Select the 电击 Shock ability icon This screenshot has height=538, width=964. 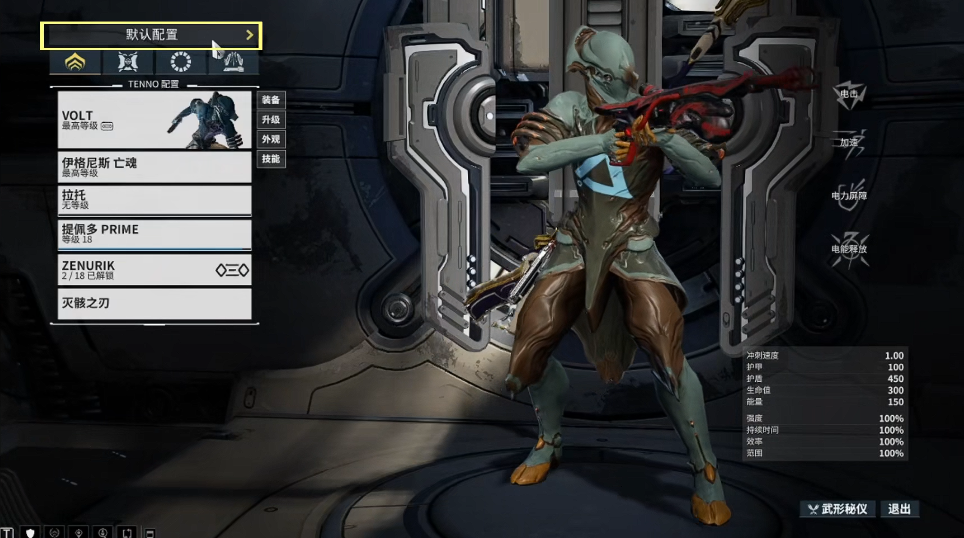[x=849, y=94]
